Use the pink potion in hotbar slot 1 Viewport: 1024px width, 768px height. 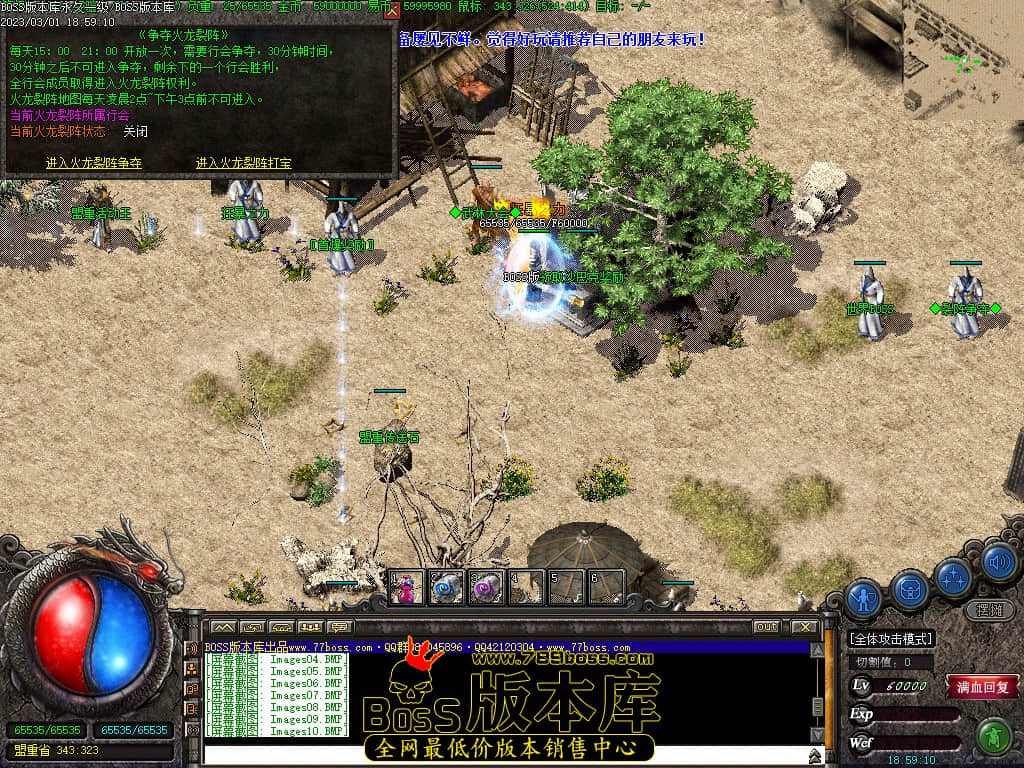tap(407, 588)
